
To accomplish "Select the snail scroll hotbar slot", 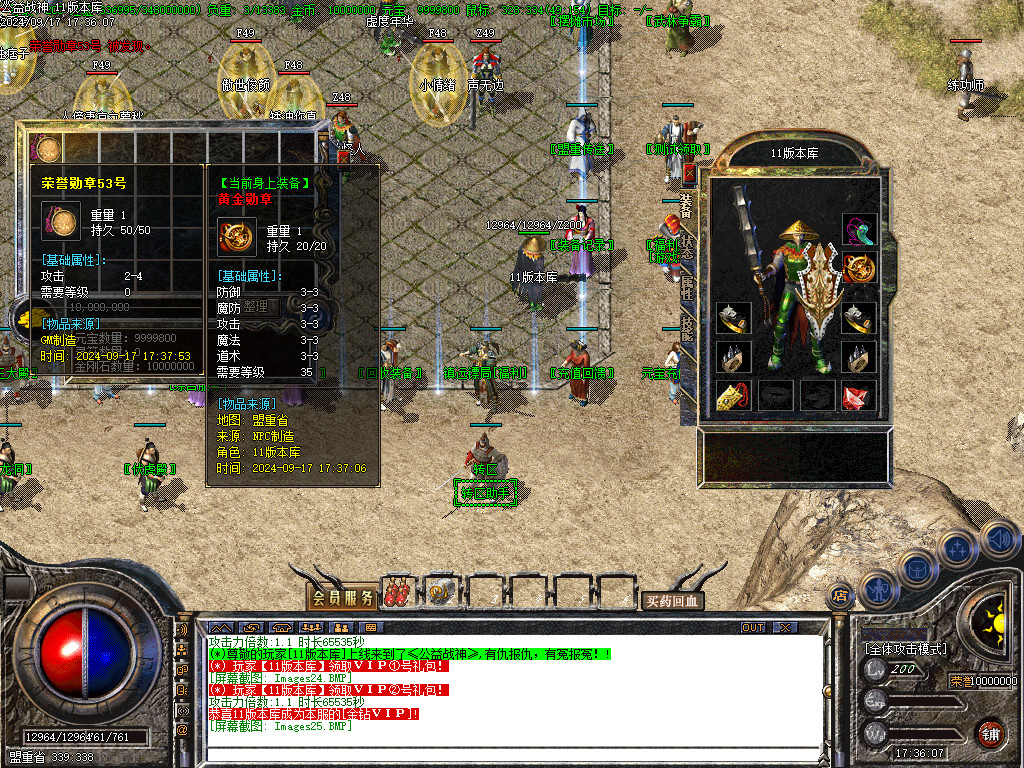I will [x=440, y=594].
